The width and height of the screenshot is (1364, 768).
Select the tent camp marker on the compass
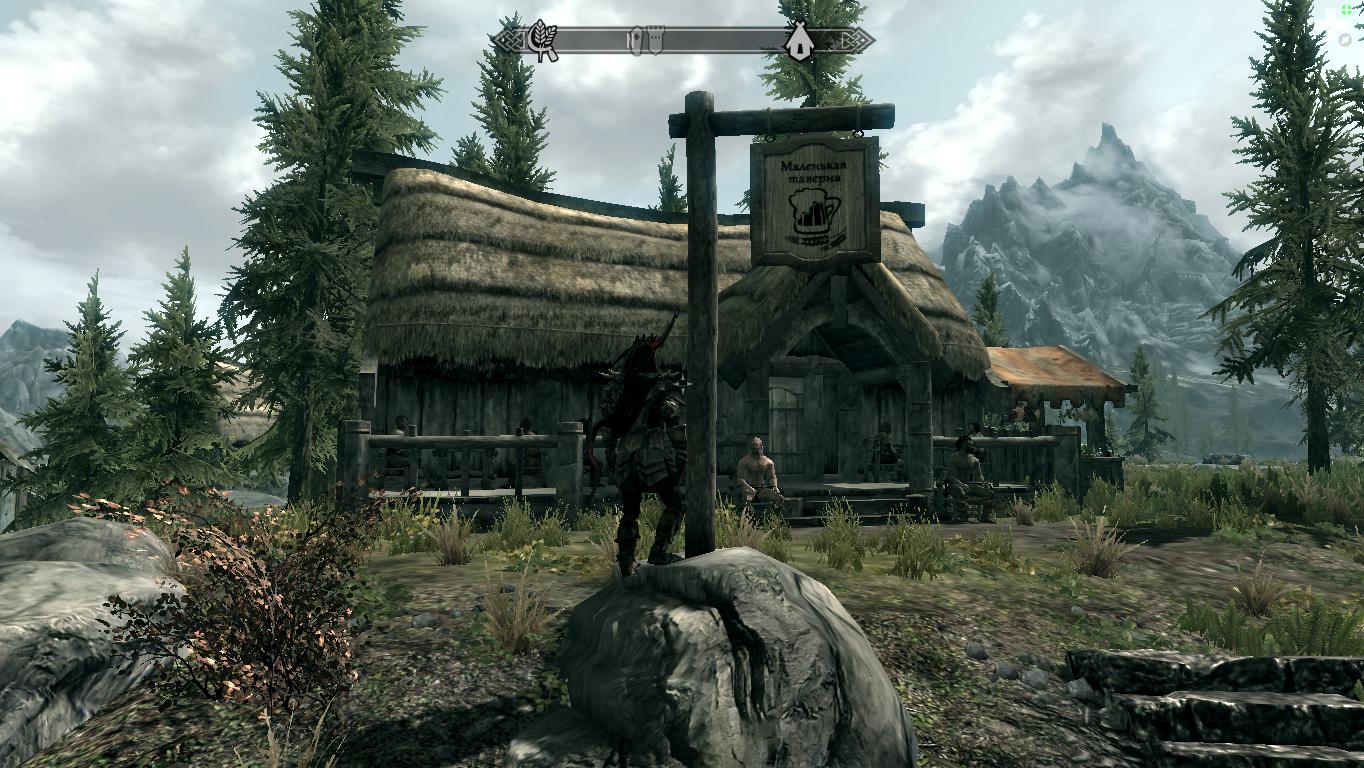798,41
